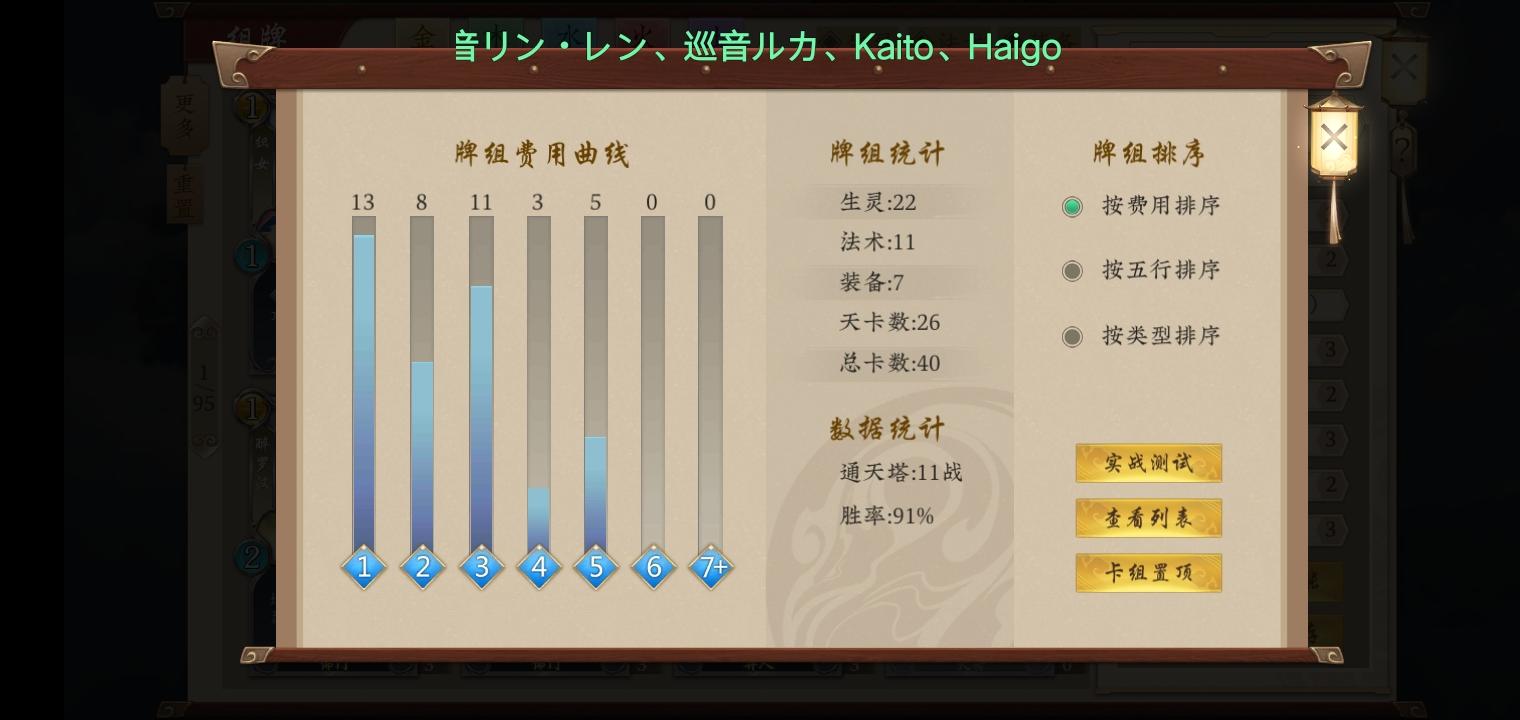Click the X icon at top right corner

[x=1402, y=65]
